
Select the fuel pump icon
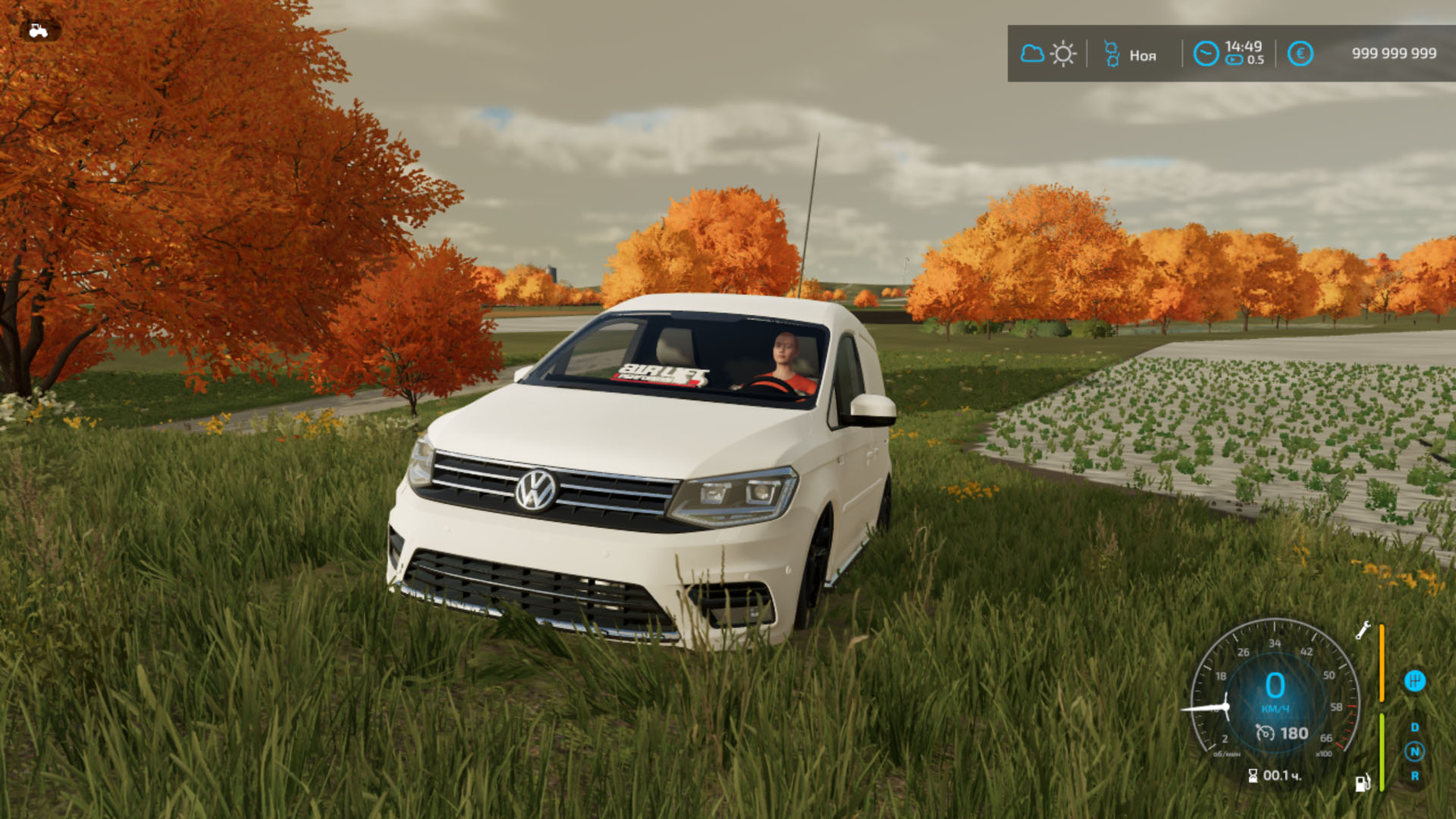coord(1362,783)
